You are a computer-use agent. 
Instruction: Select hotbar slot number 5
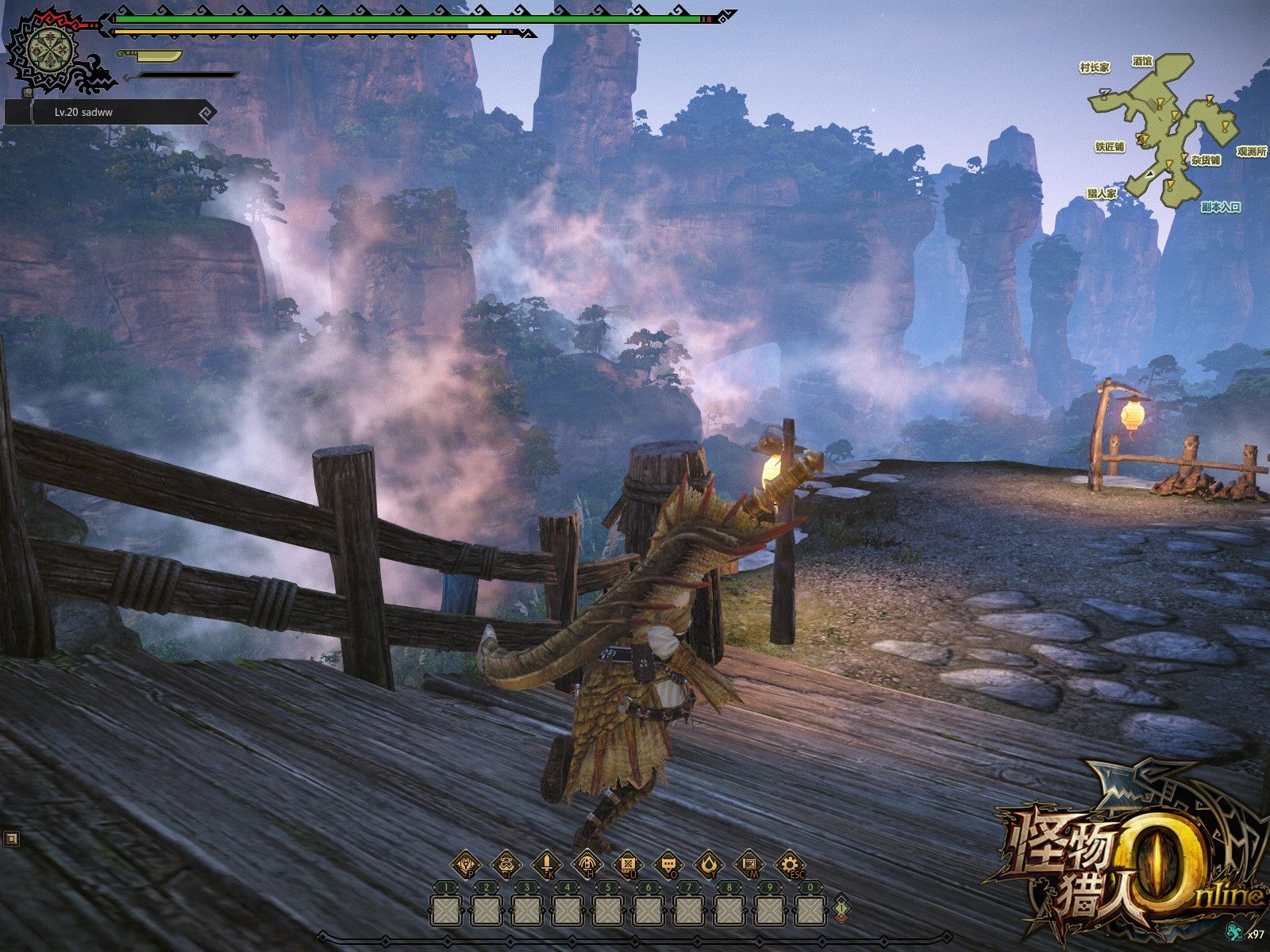point(606,912)
